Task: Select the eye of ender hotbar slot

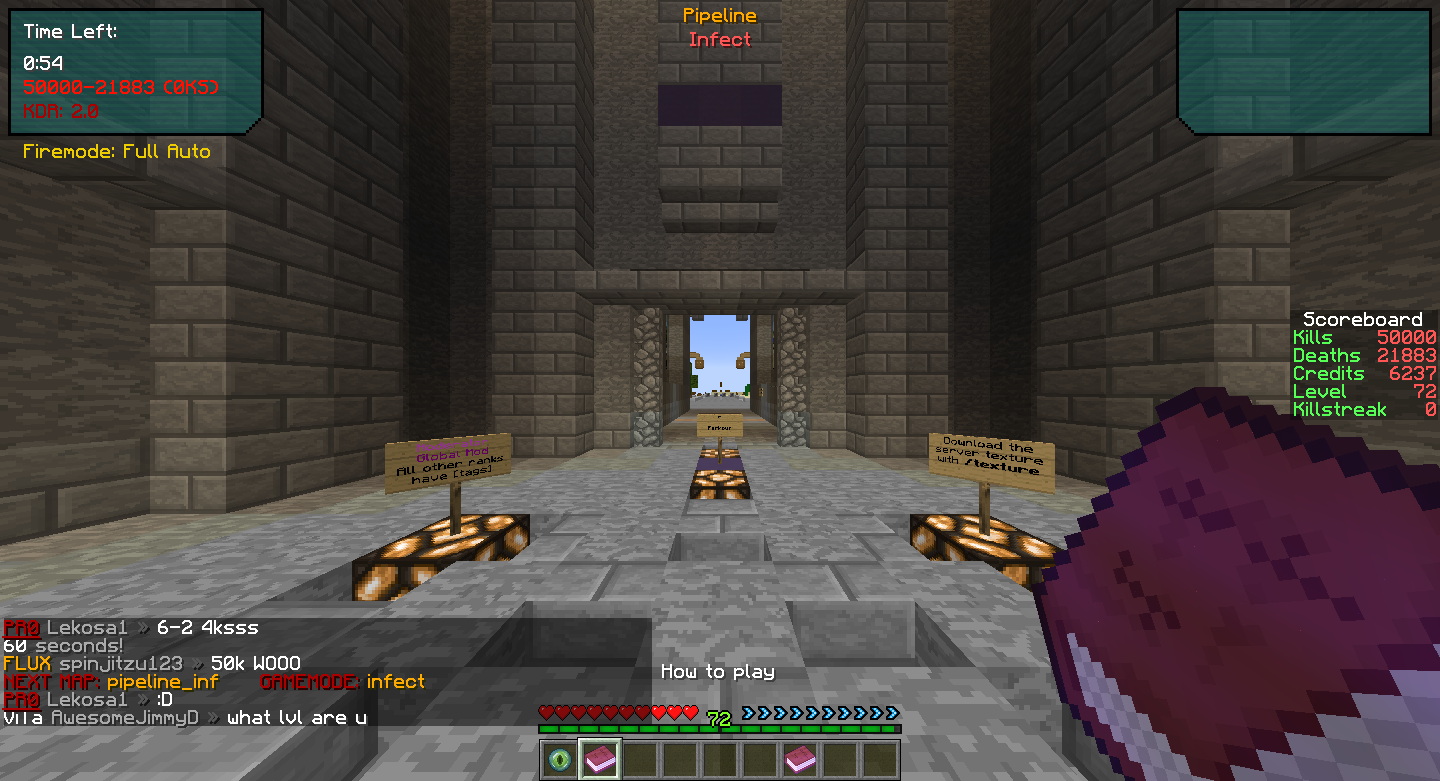Action: point(560,760)
